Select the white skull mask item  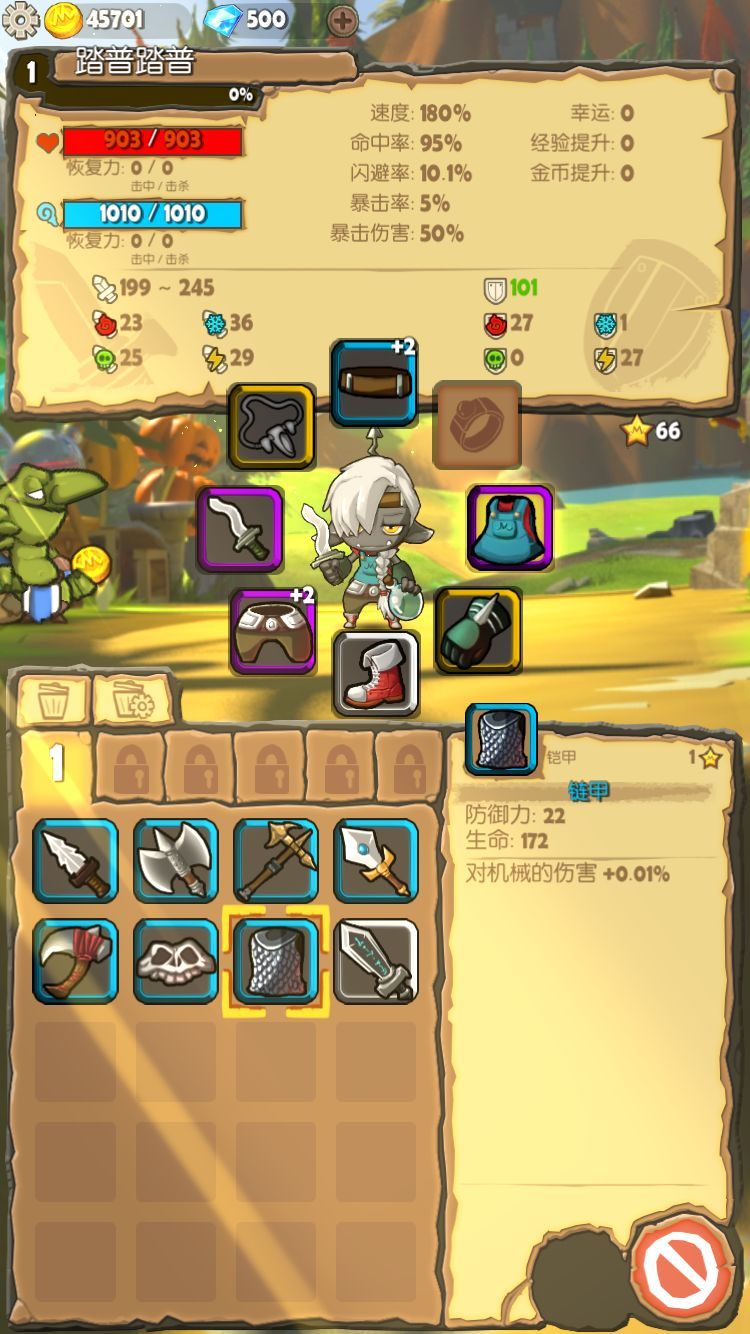click(175, 961)
